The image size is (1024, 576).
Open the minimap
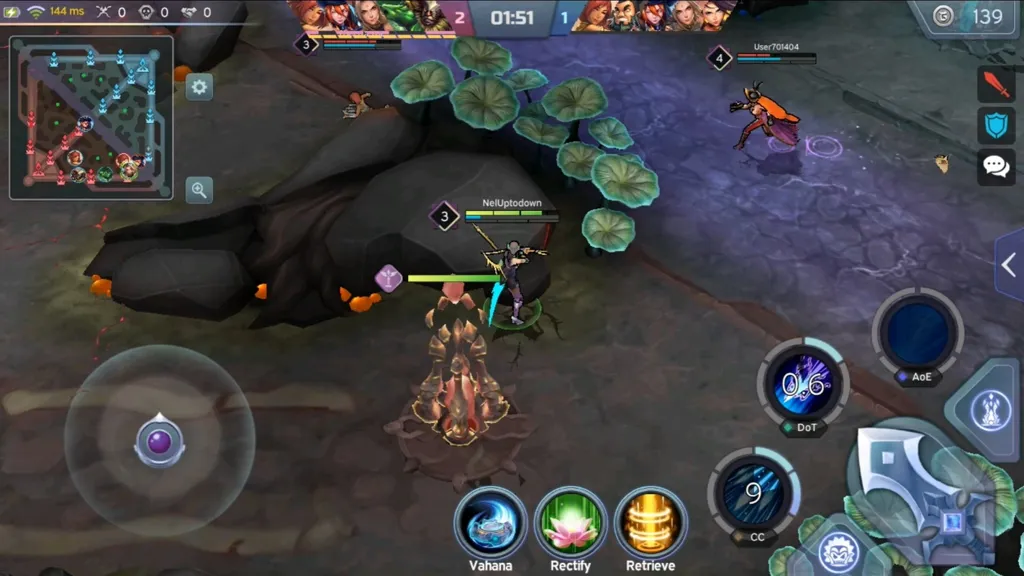pos(91,117)
